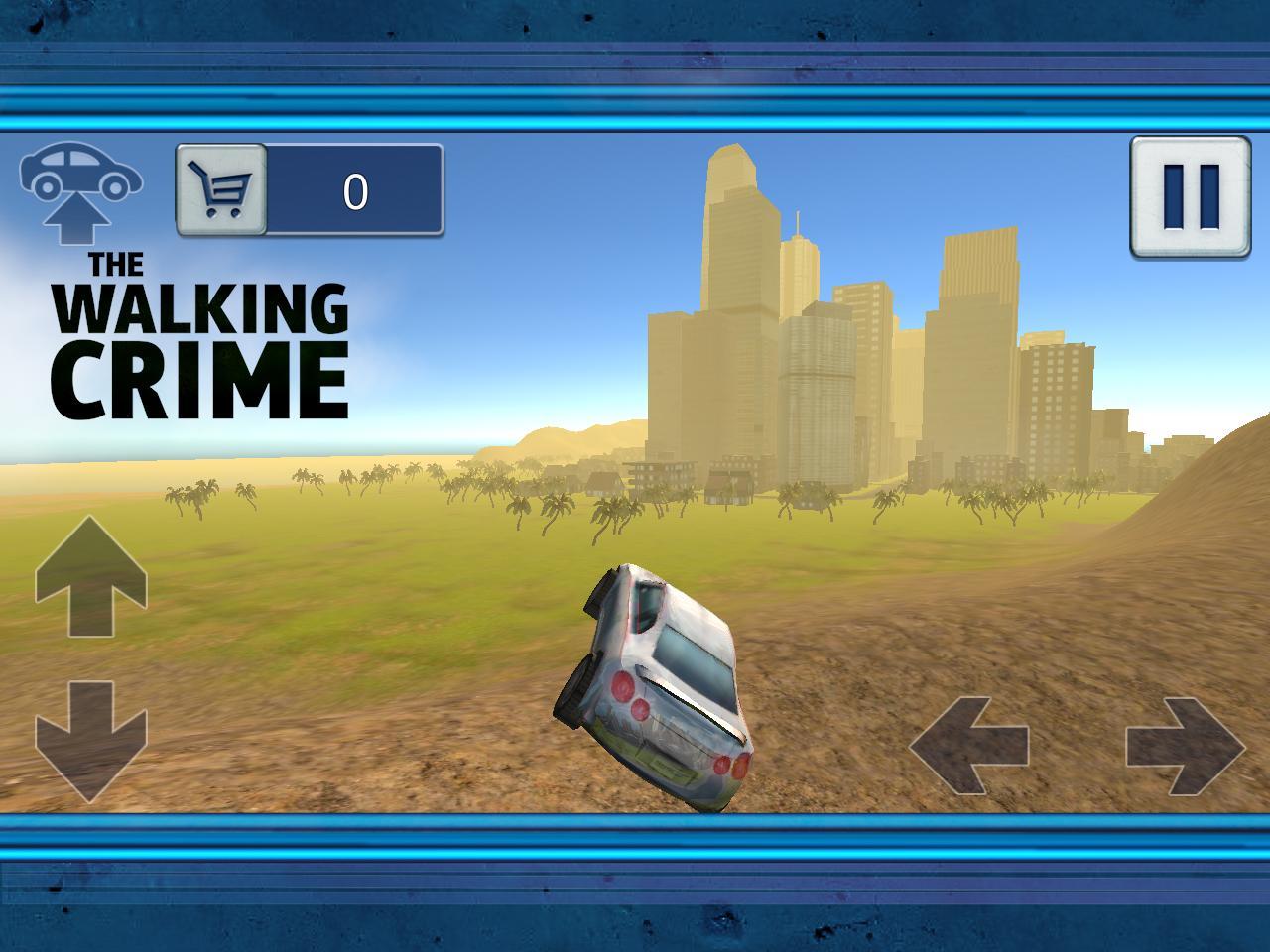Image resolution: width=1270 pixels, height=952 pixels.
Task: Click the coin counter showing 0
Action: pyautogui.click(x=357, y=188)
